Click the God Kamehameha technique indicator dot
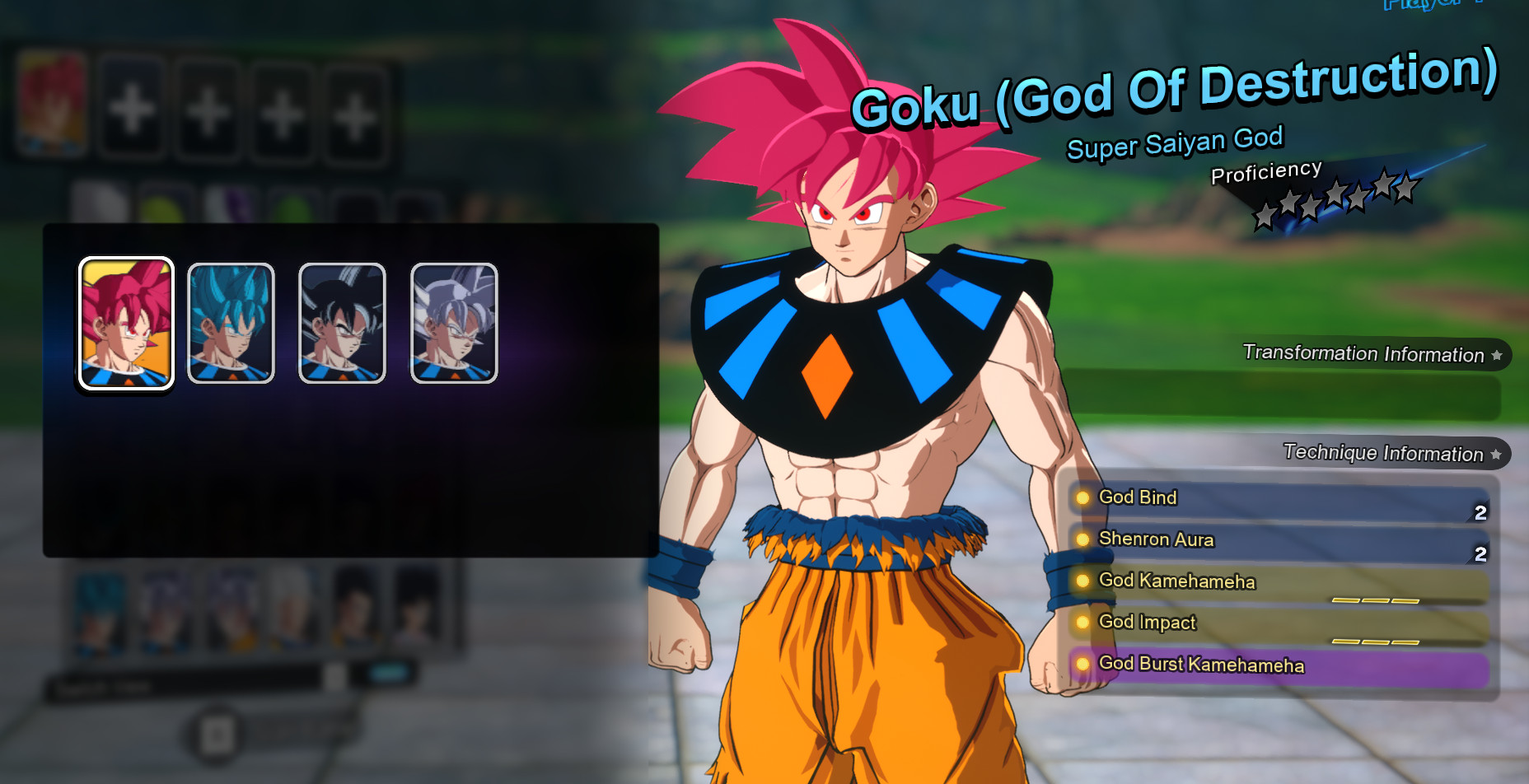Viewport: 1529px width, 784px height. pos(1083,581)
